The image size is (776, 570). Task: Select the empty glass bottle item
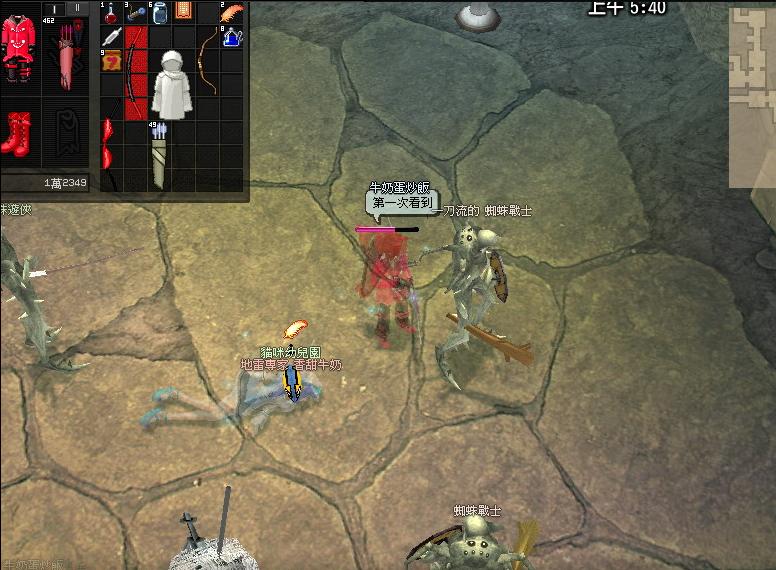(159, 13)
